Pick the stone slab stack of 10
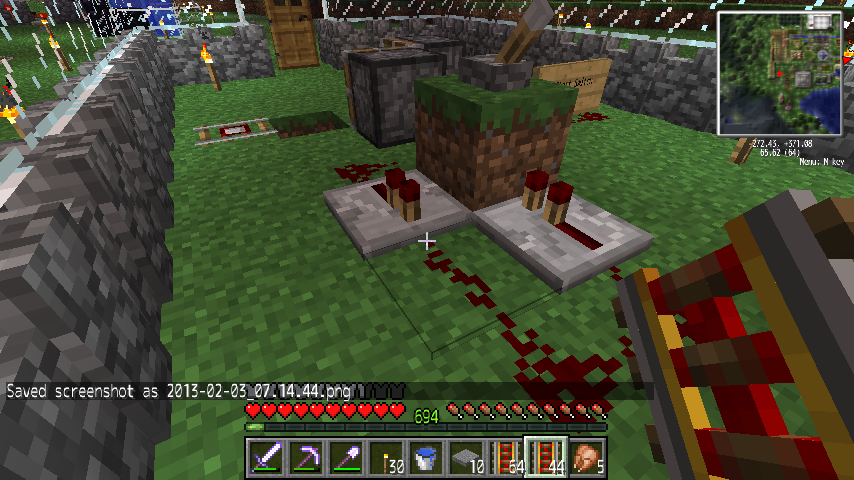 [x=466, y=457]
